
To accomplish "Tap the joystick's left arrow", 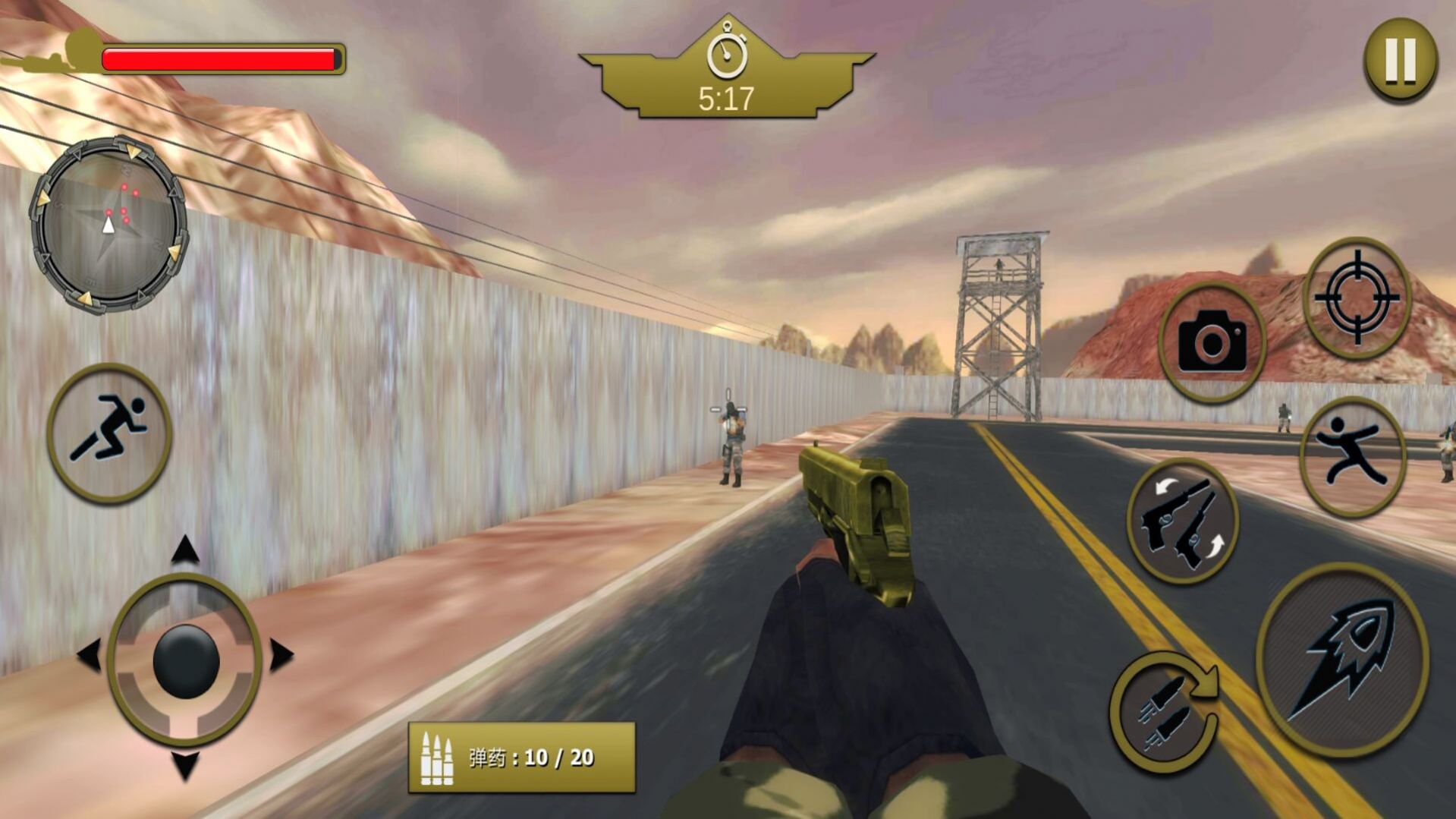I will 89,655.
